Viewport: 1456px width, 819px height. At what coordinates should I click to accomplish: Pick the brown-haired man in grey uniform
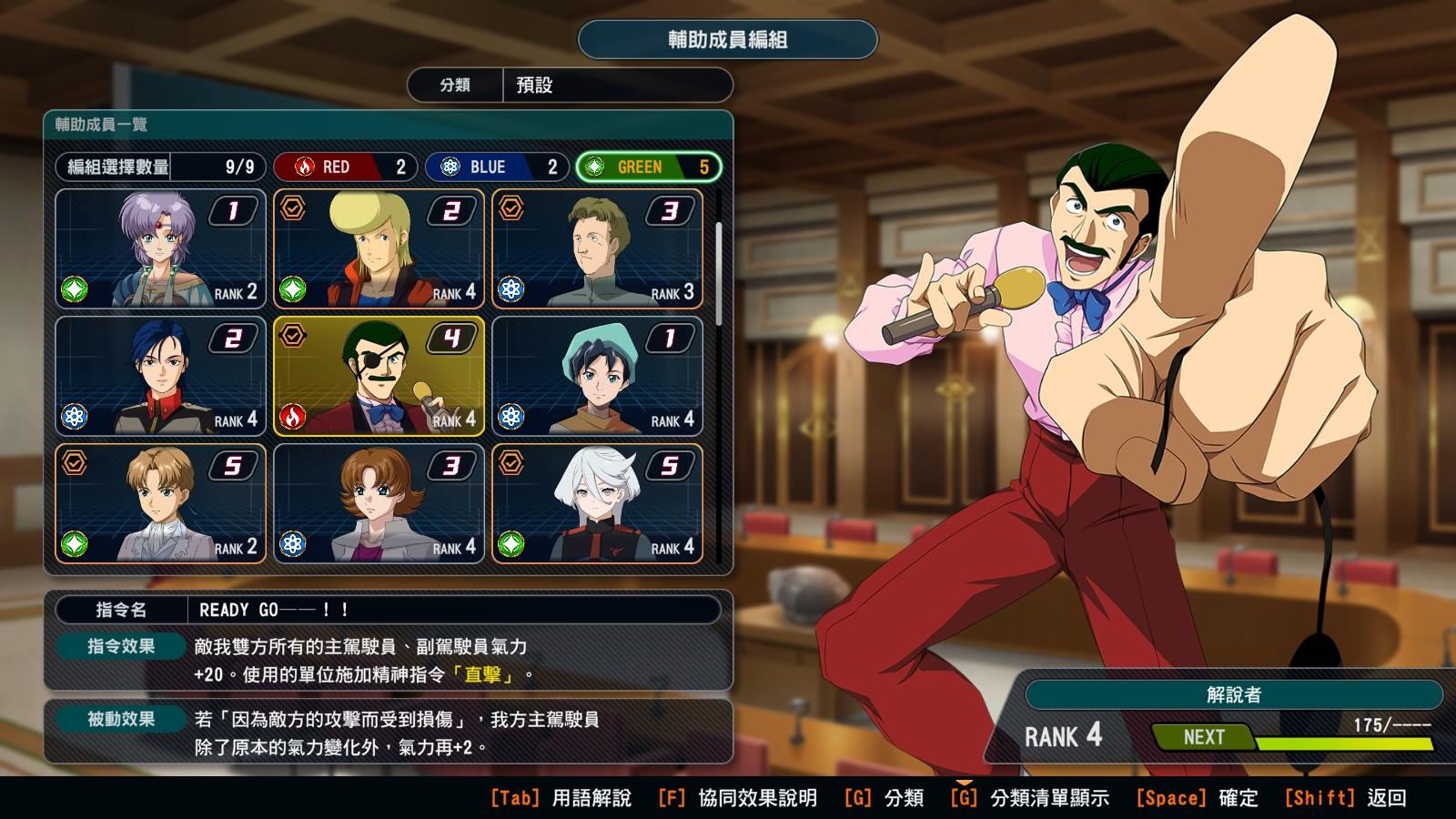(x=598, y=249)
